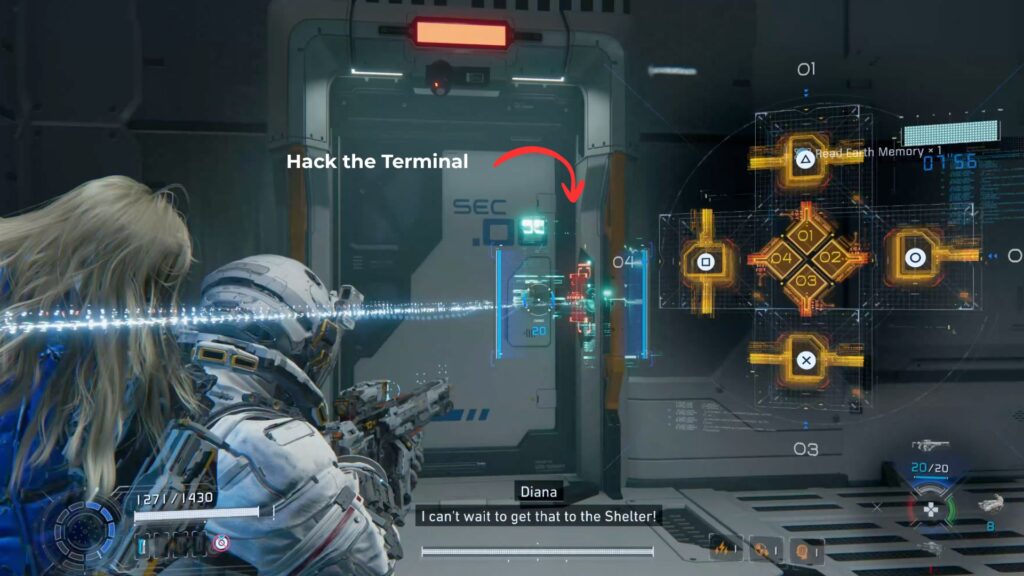Choose the 04 diamond tile in the hack grid
Image resolution: width=1024 pixels, height=576 pixels.
click(779, 259)
